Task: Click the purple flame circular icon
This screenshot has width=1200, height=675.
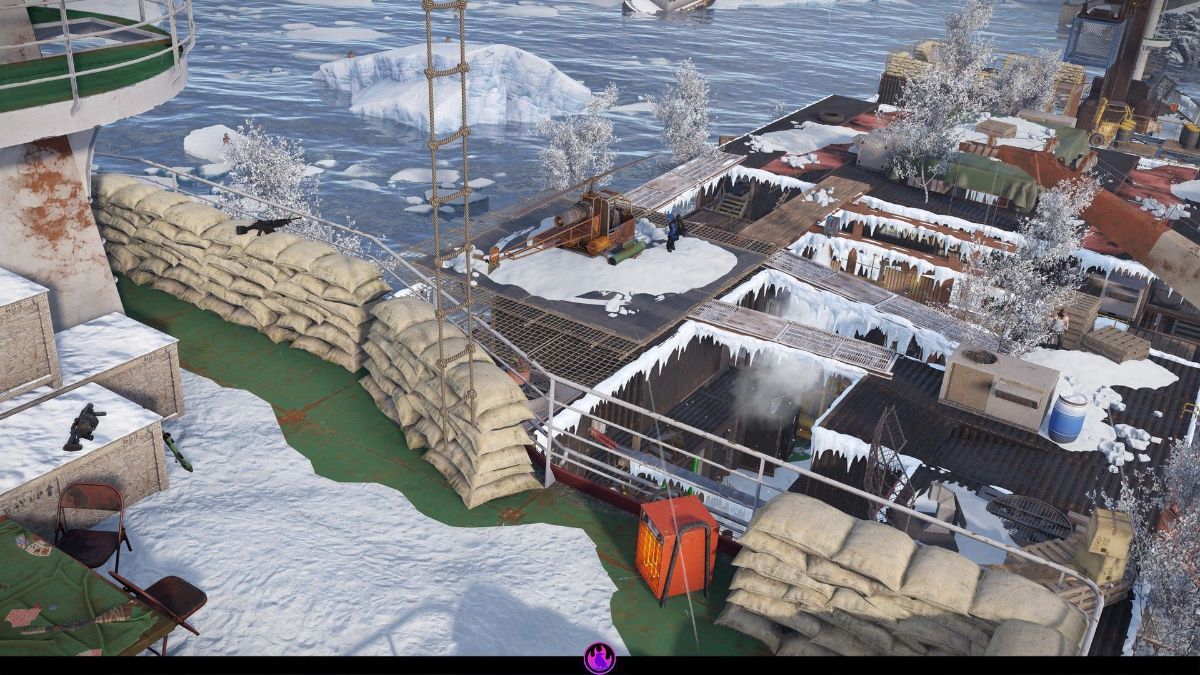Action: (599, 657)
